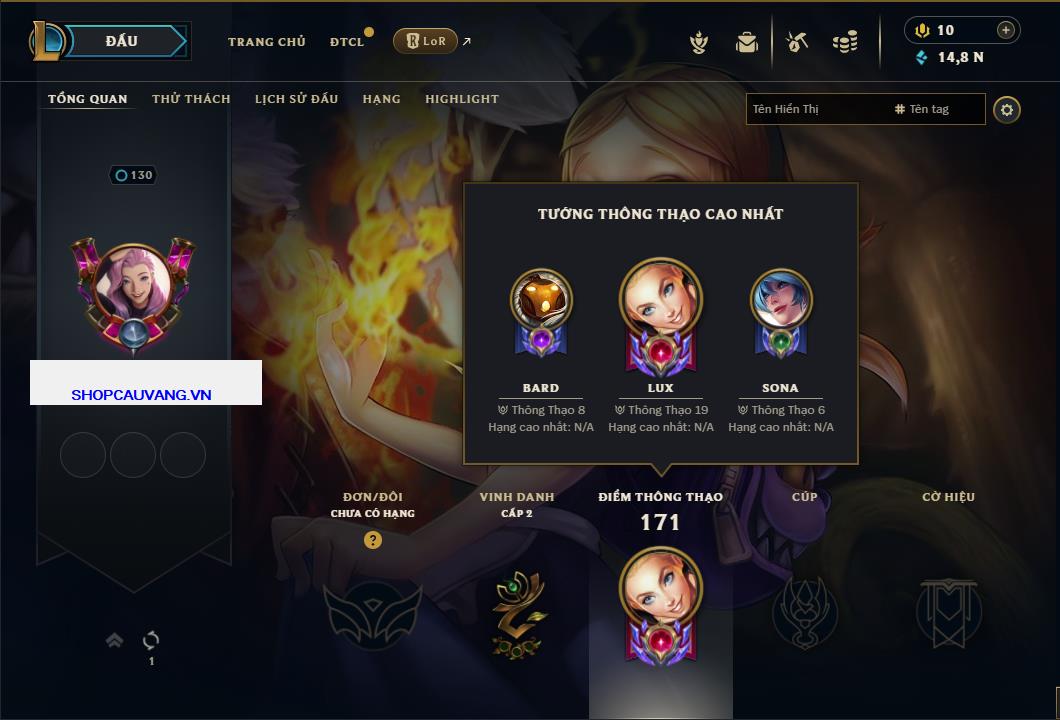Click the League of Legends logo icon

tap(47, 41)
